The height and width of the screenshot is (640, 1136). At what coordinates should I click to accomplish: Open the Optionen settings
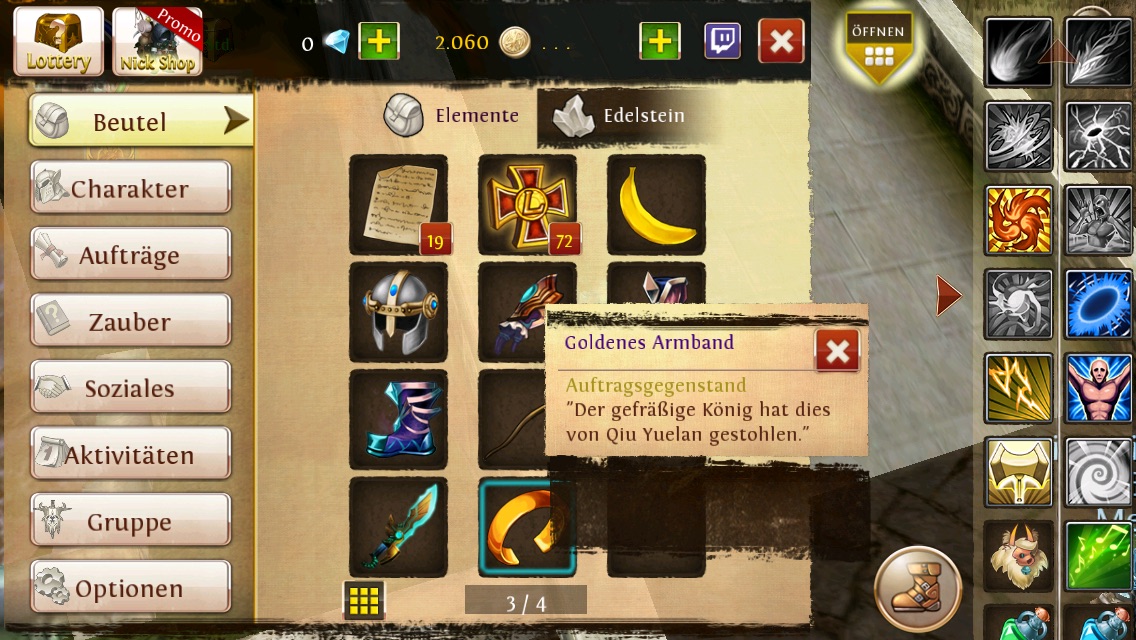coord(130,588)
